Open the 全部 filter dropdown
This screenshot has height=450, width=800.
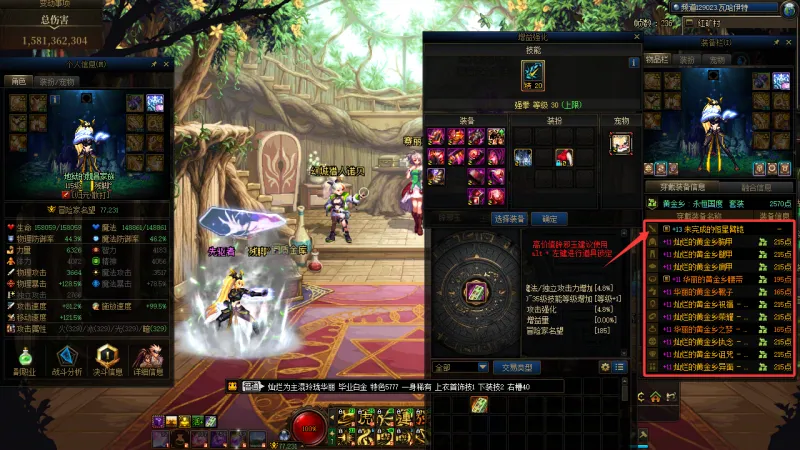click(x=461, y=367)
